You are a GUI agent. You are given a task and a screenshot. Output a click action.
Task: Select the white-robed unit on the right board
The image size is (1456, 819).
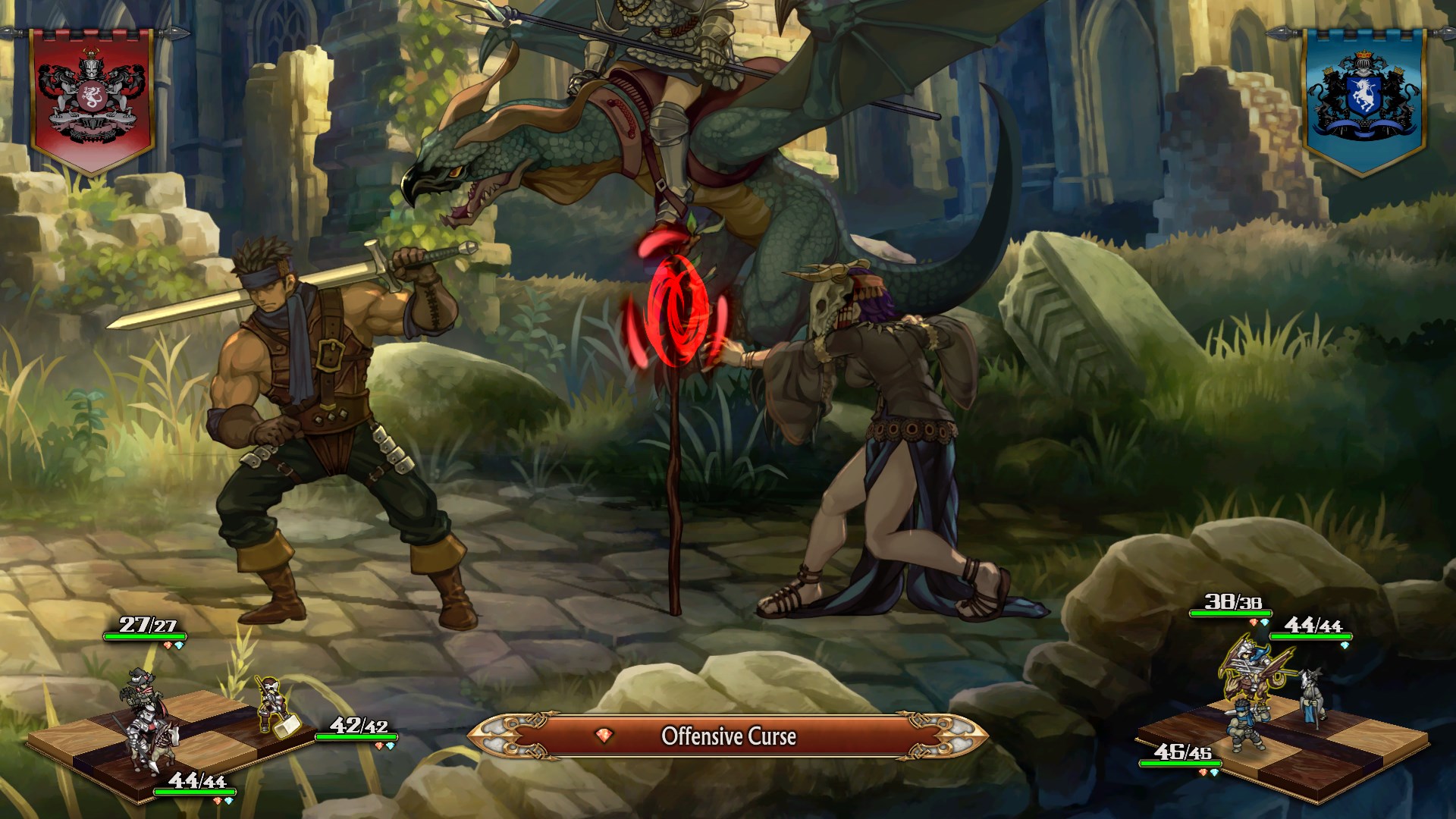click(x=1311, y=696)
